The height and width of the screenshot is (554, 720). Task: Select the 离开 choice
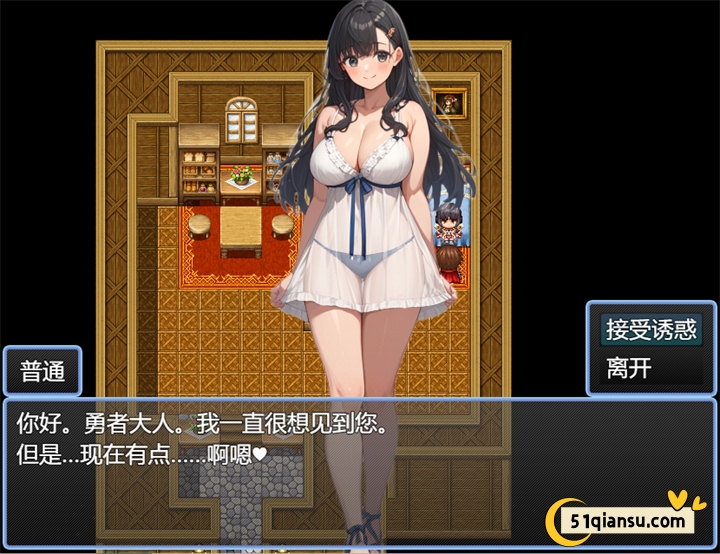coord(629,367)
